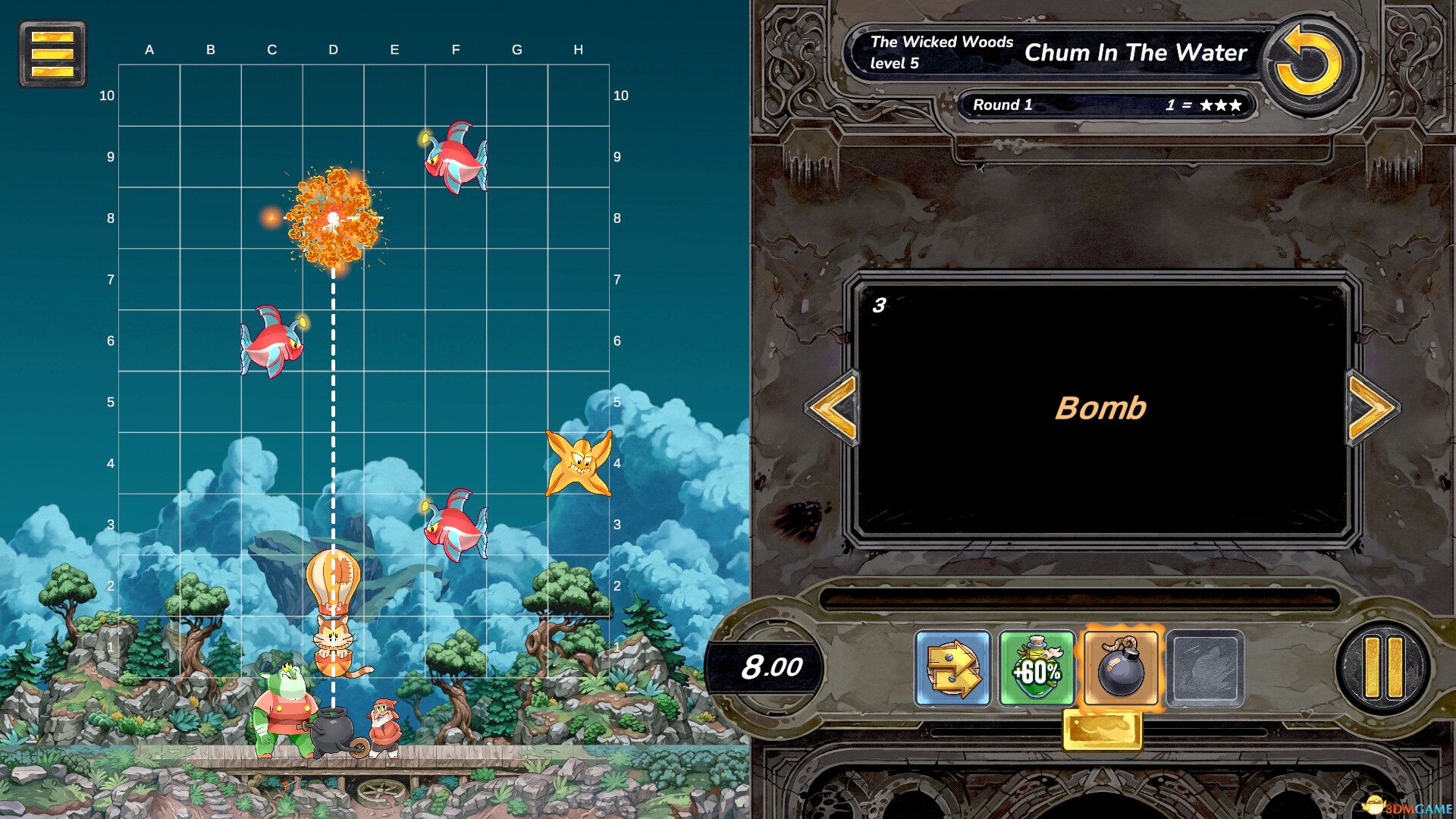Click the three-star rating indicator
1456x819 pixels.
coord(1219,105)
